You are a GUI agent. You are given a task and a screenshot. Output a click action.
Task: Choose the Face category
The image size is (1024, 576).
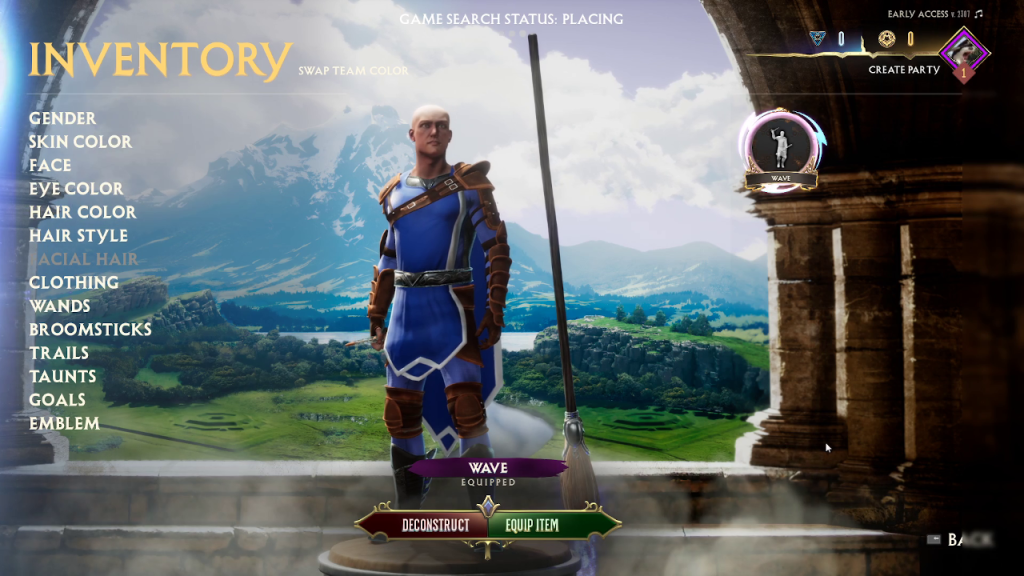click(50, 165)
